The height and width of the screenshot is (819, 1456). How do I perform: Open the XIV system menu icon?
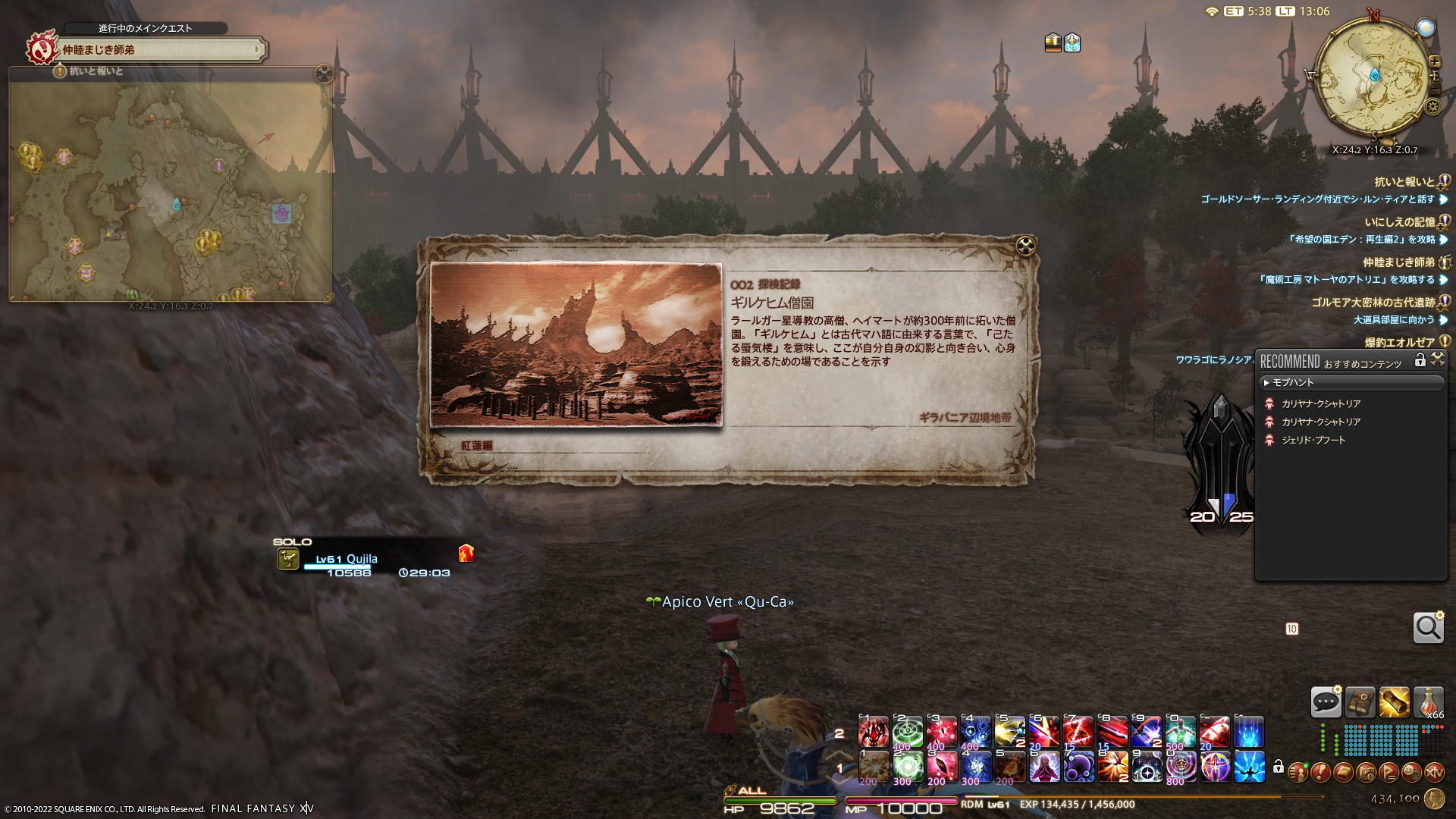tap(1434, 773)
